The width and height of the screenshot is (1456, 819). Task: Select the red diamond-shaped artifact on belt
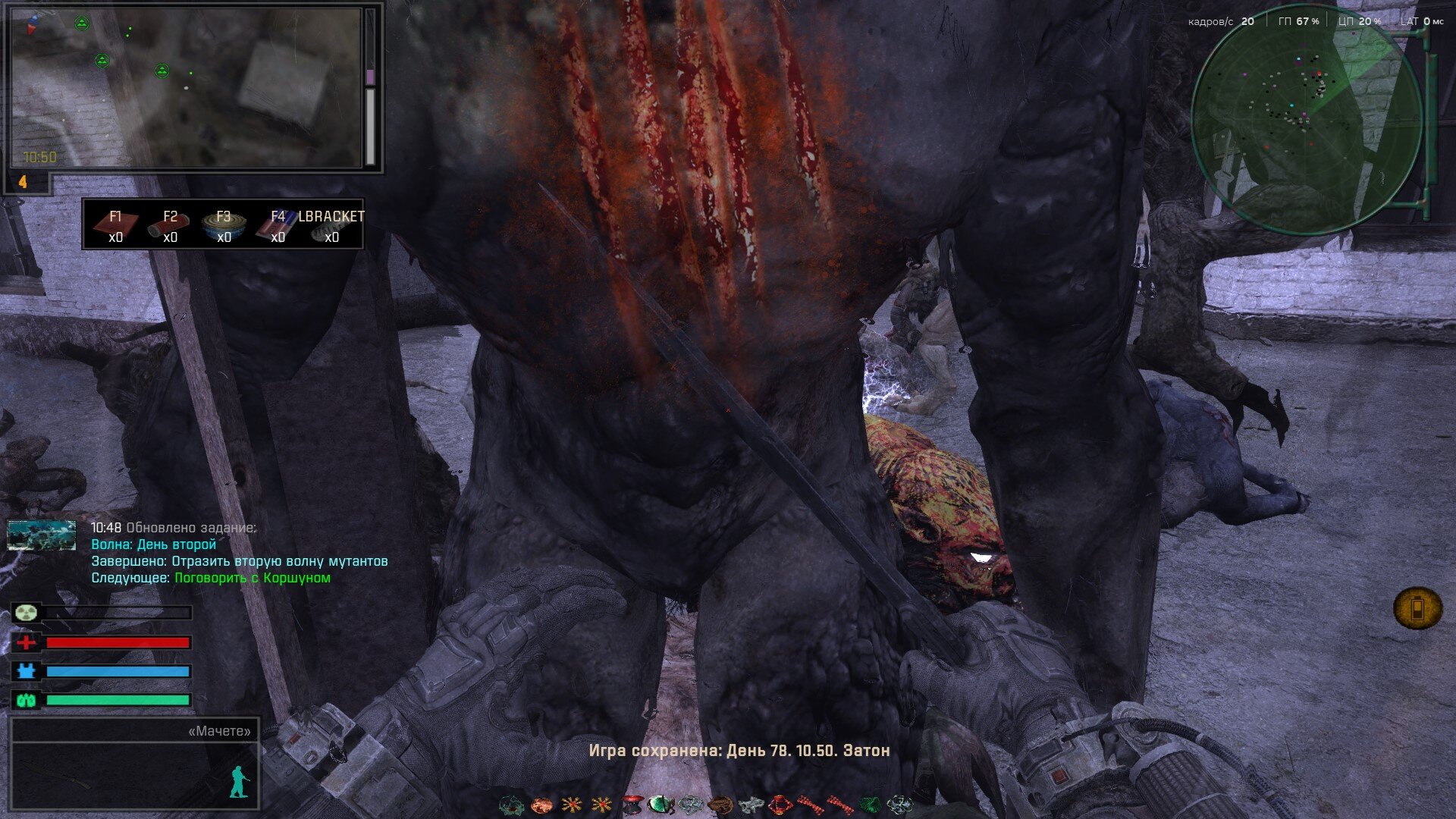(x=780, y=805)
